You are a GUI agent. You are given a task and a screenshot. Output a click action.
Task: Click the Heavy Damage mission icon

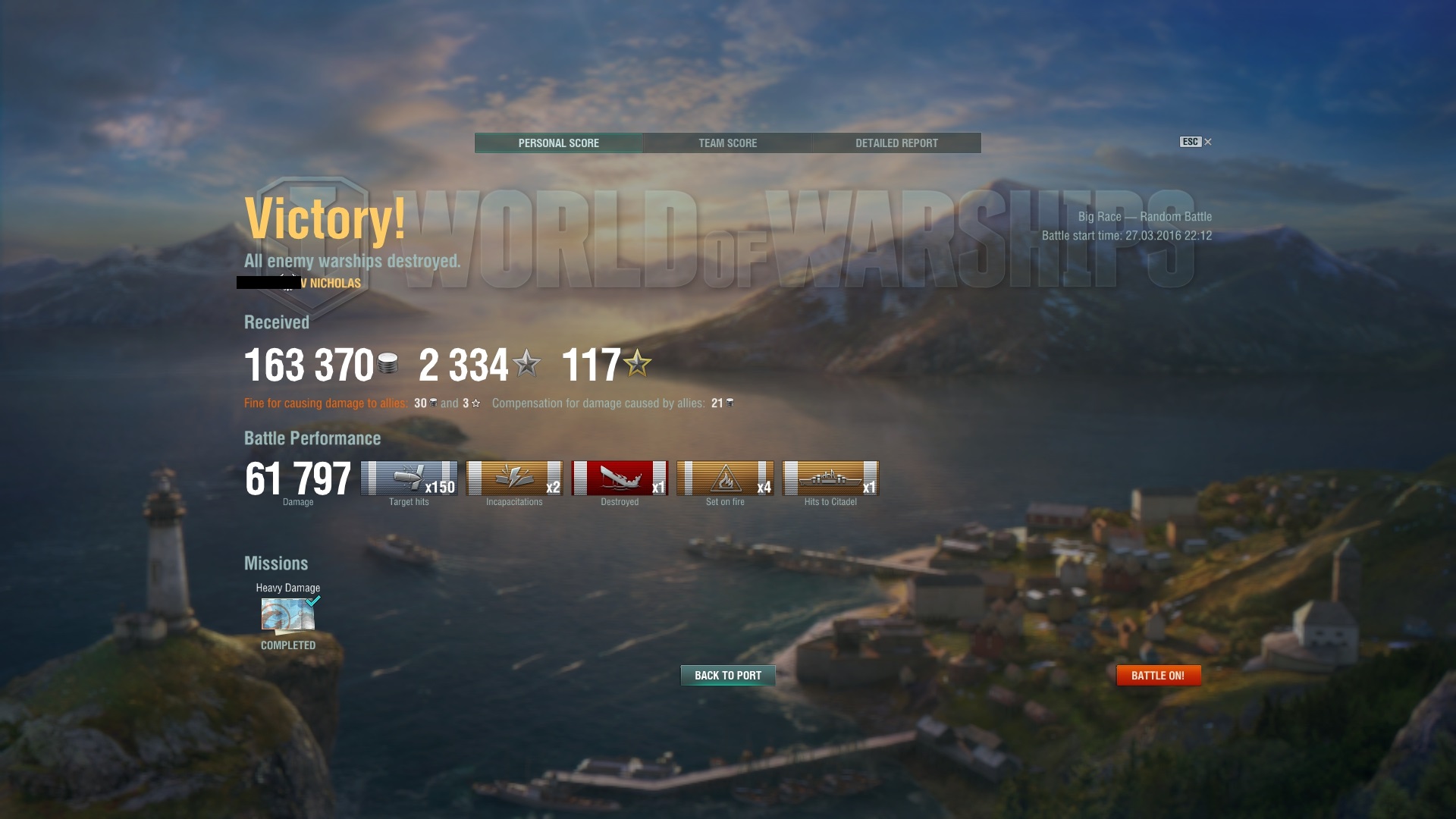[288, 614]
